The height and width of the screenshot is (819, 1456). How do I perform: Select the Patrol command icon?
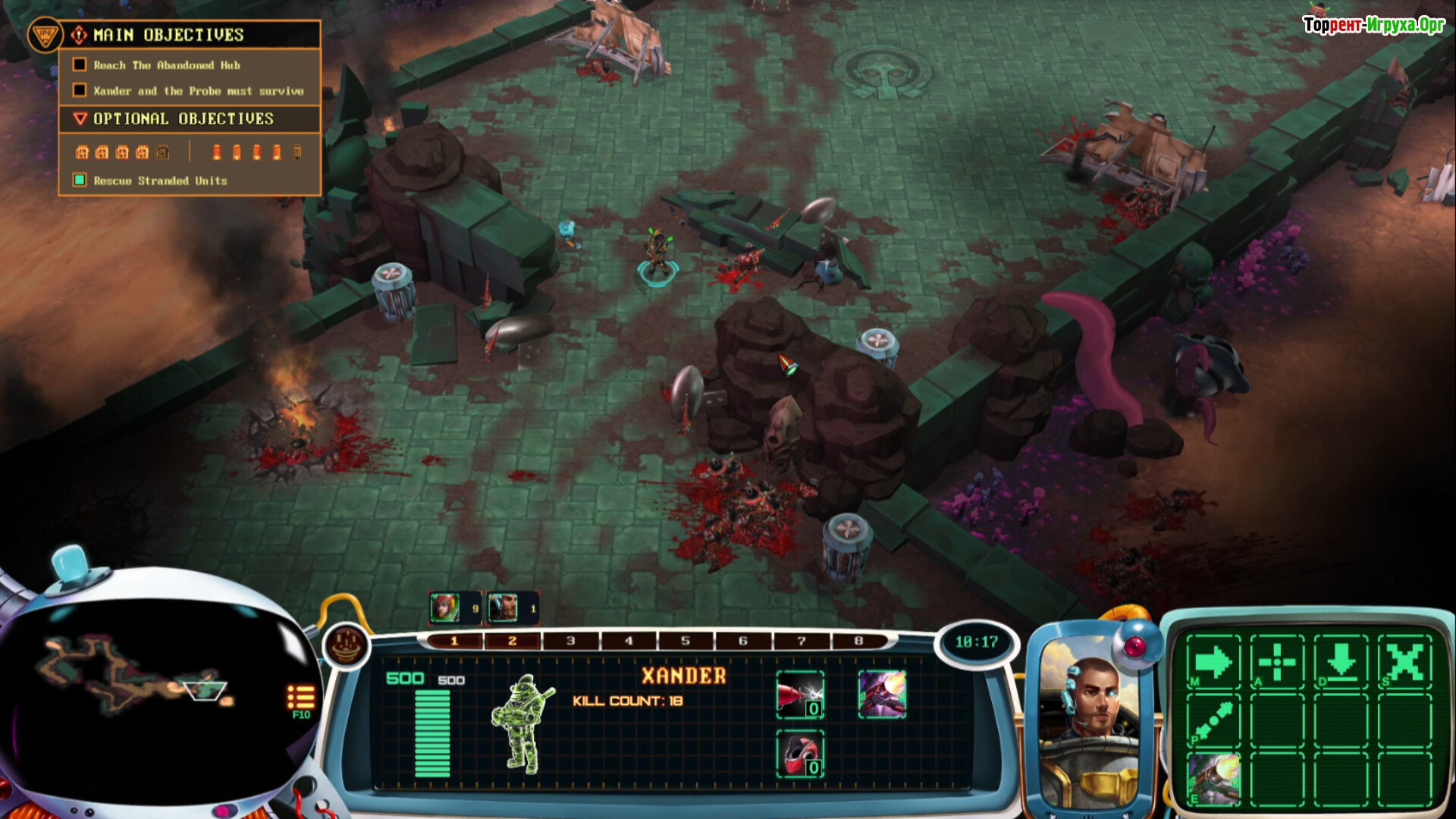1213,720
